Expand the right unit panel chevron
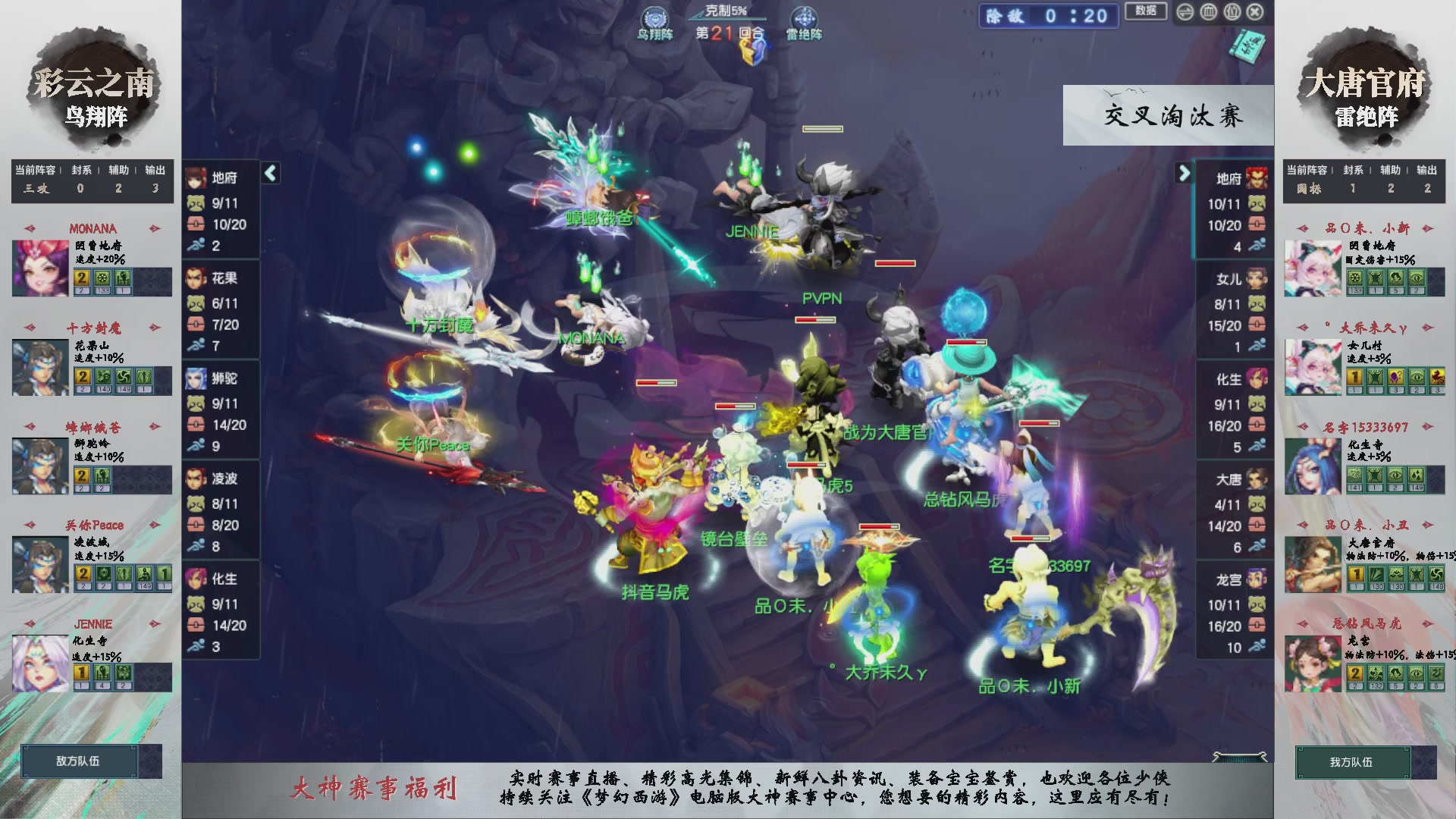This screenshot has width=1456, height=819. tap(1185, 173)
